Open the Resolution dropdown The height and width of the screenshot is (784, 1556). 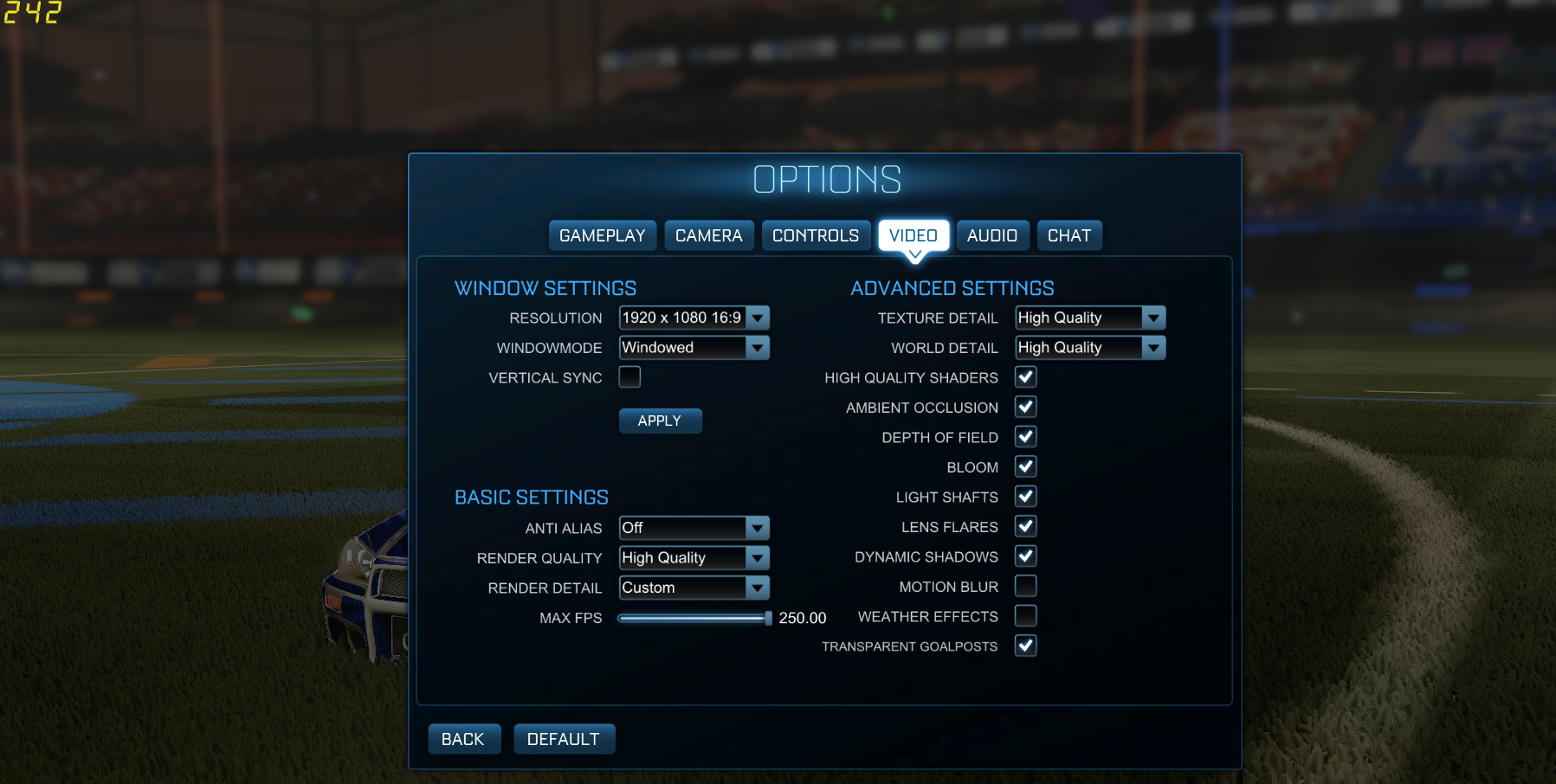[758, 318]
